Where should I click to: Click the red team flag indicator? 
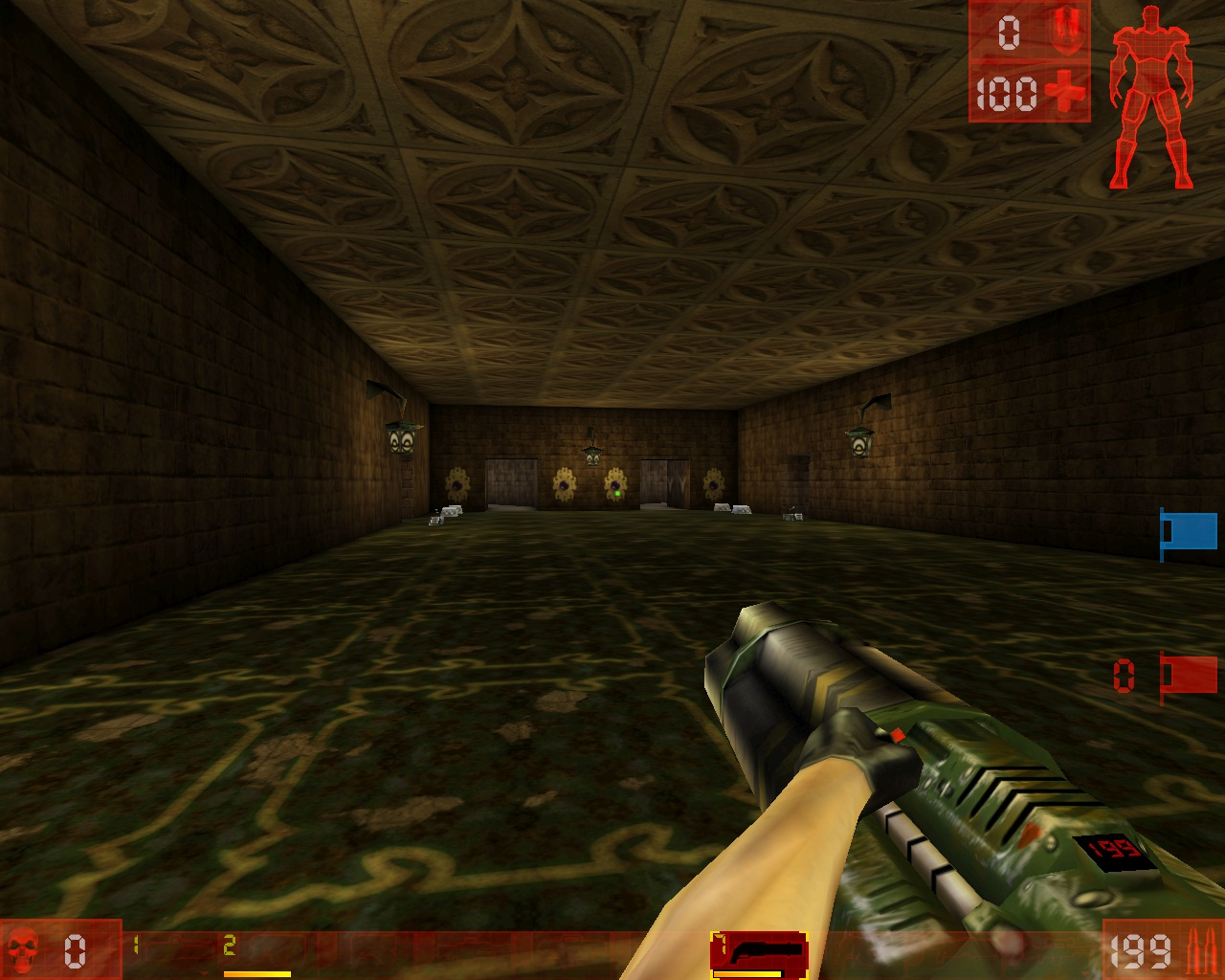(x=1187, y=677)
